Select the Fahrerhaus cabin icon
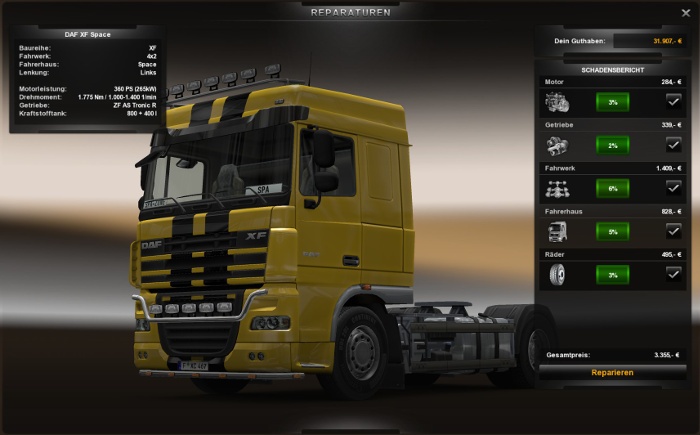700x435 pixels. click(x=557, y=230)
